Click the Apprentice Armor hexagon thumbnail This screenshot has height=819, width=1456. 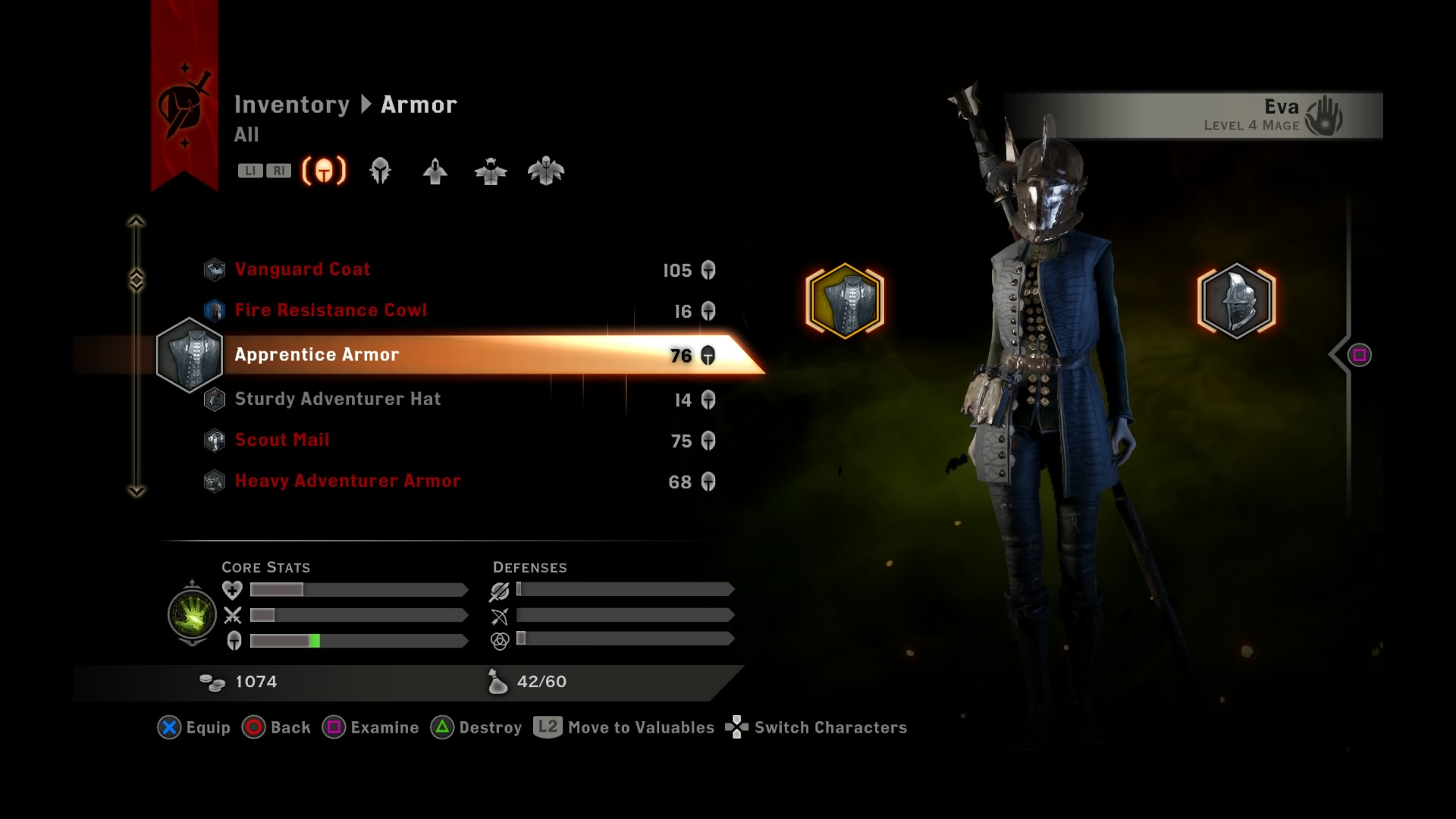coord(190,355)
